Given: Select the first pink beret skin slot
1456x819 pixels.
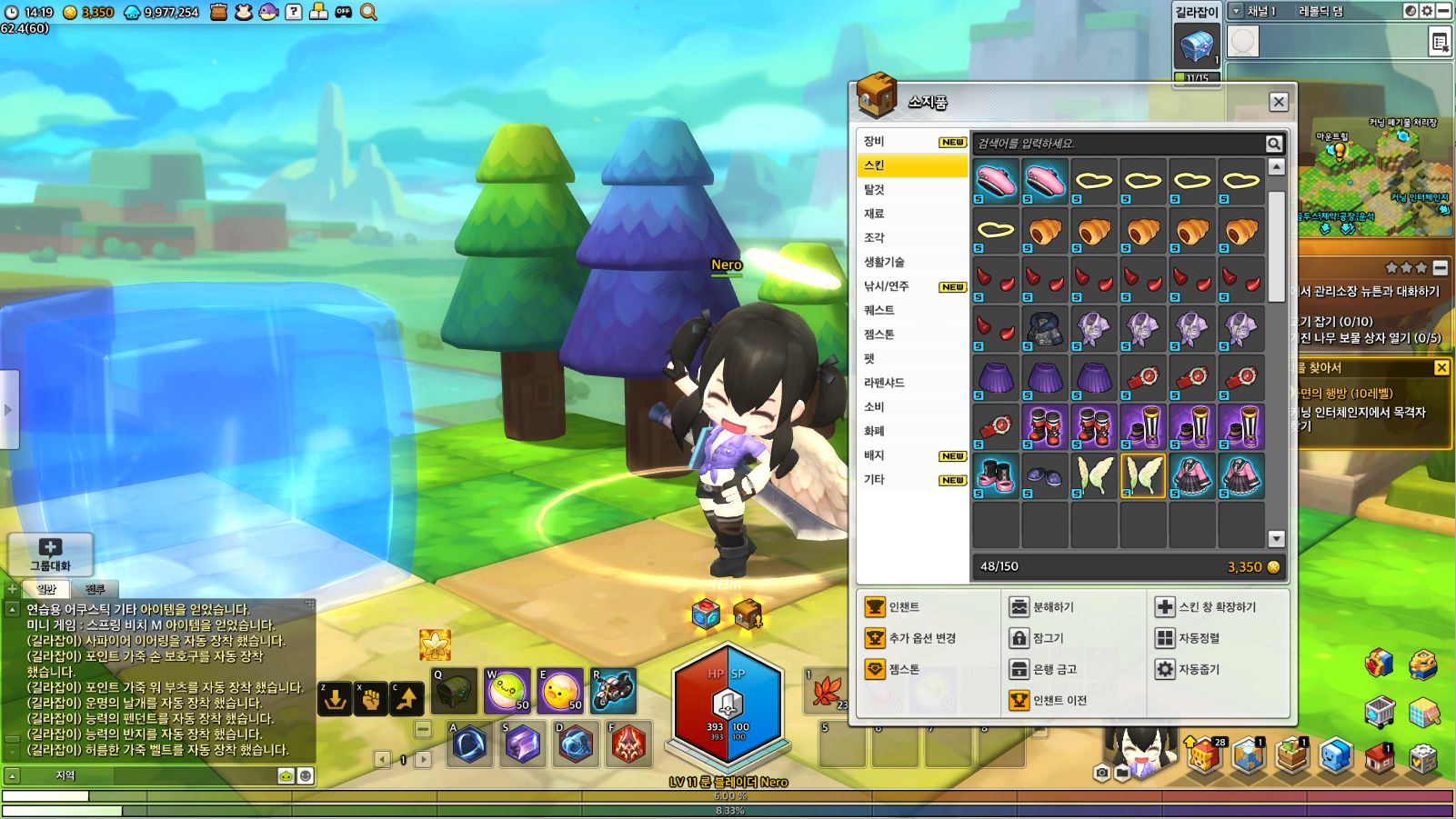Looking at the screenshot, I should tap(996, 181).
